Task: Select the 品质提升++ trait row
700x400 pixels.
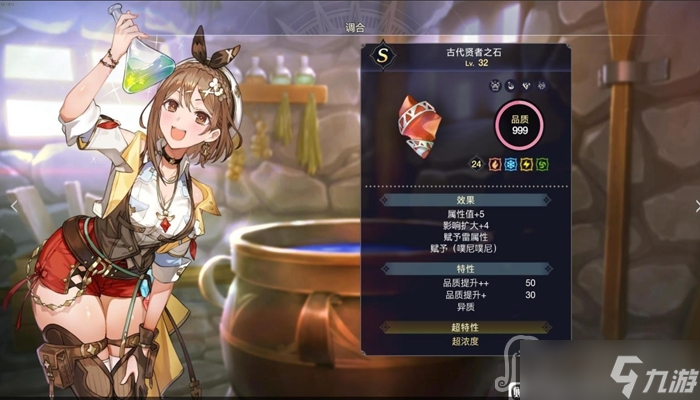Action: [457, 284]
